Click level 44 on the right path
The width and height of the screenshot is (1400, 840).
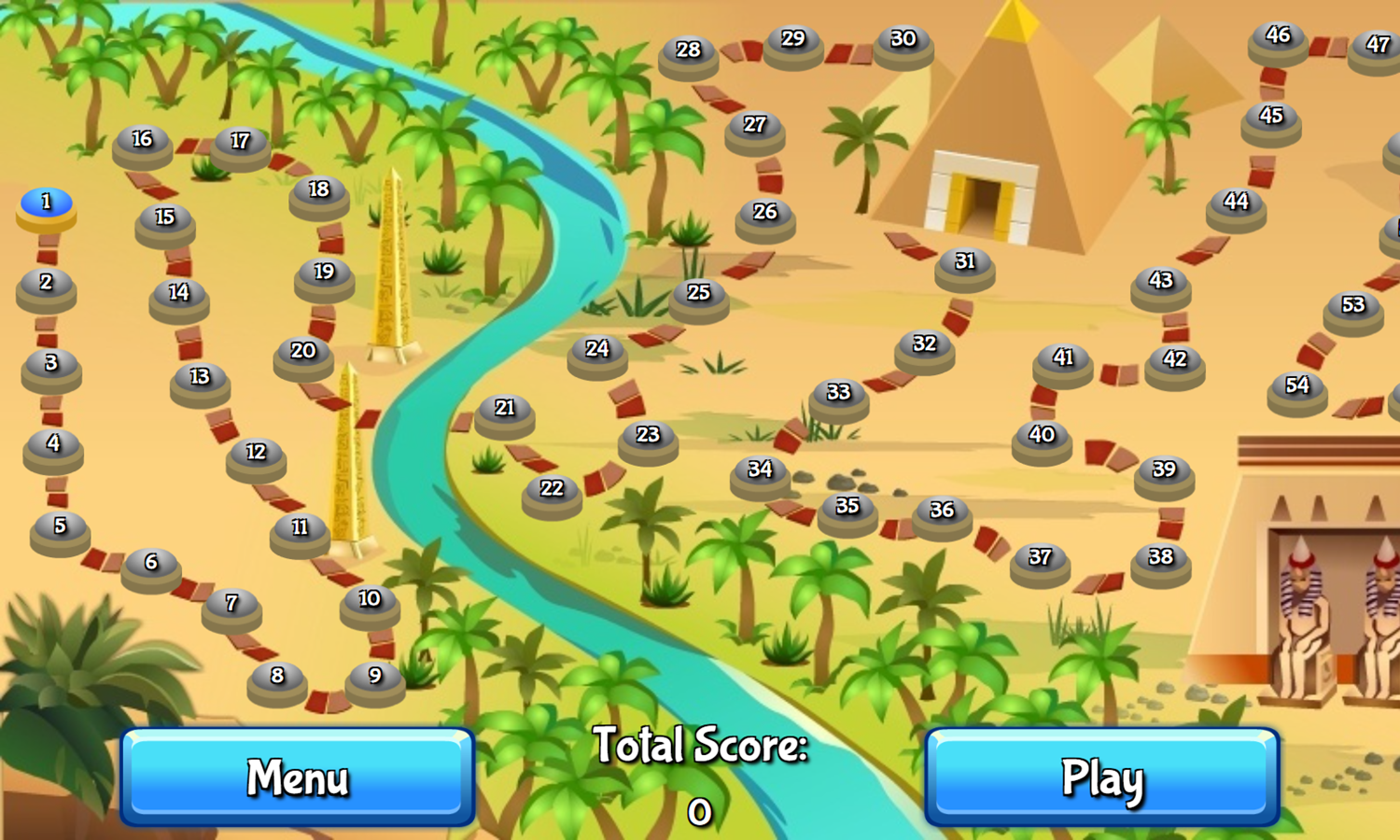(x=1237, y=200)
